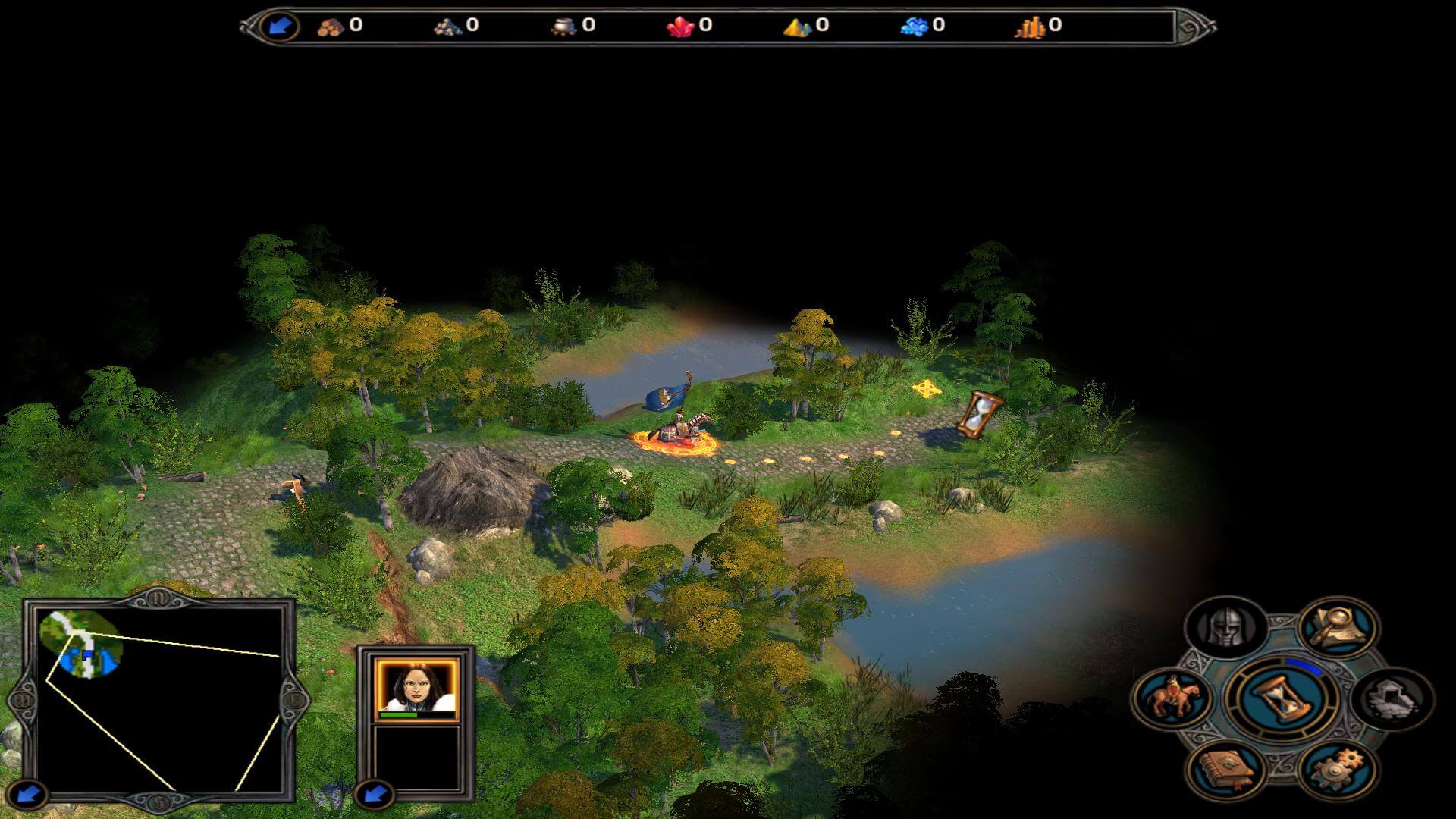Screen dimensions: 1456x819
Task: Collapse the hero list with its blue arrow
Action: (x=374, y=795)
